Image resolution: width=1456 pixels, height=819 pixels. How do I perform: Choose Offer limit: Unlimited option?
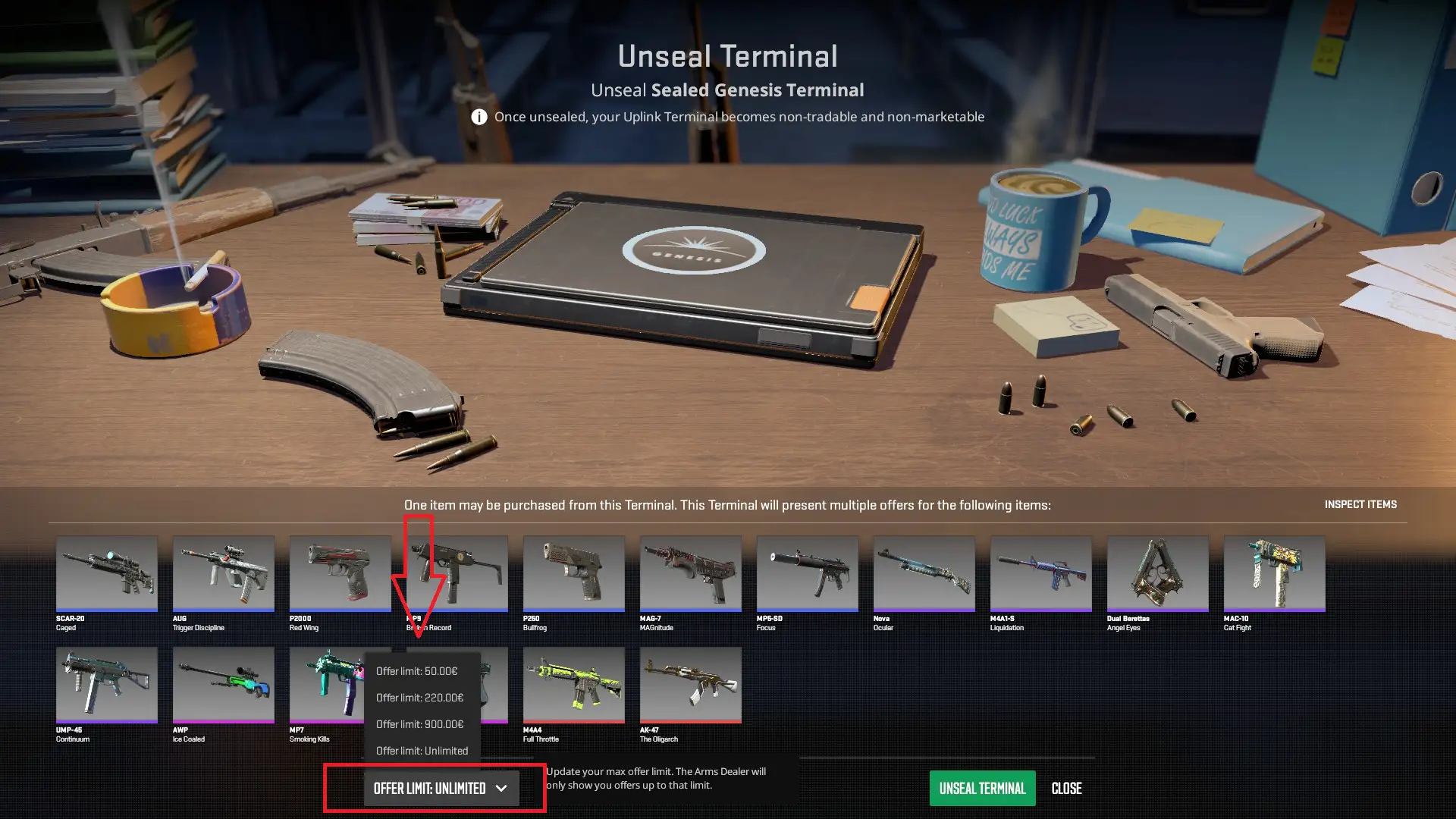(422, 750)
